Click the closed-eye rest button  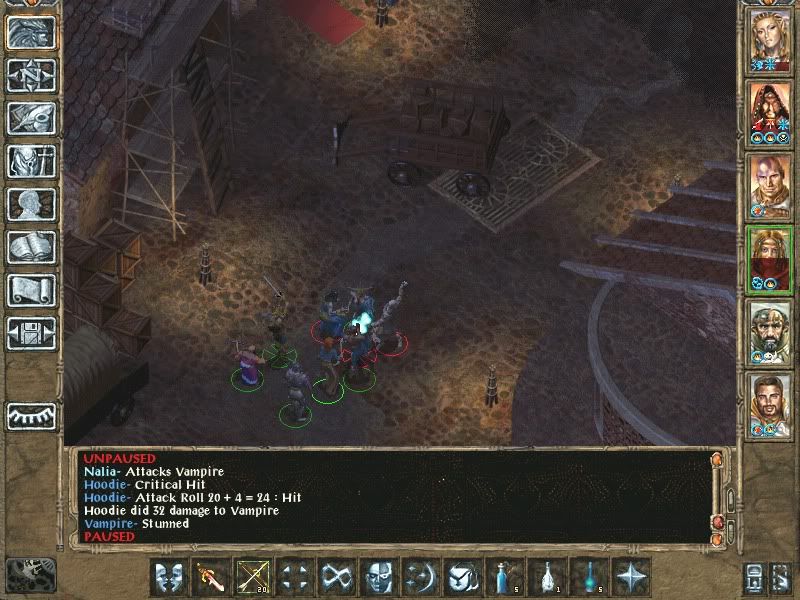point(31,414)
